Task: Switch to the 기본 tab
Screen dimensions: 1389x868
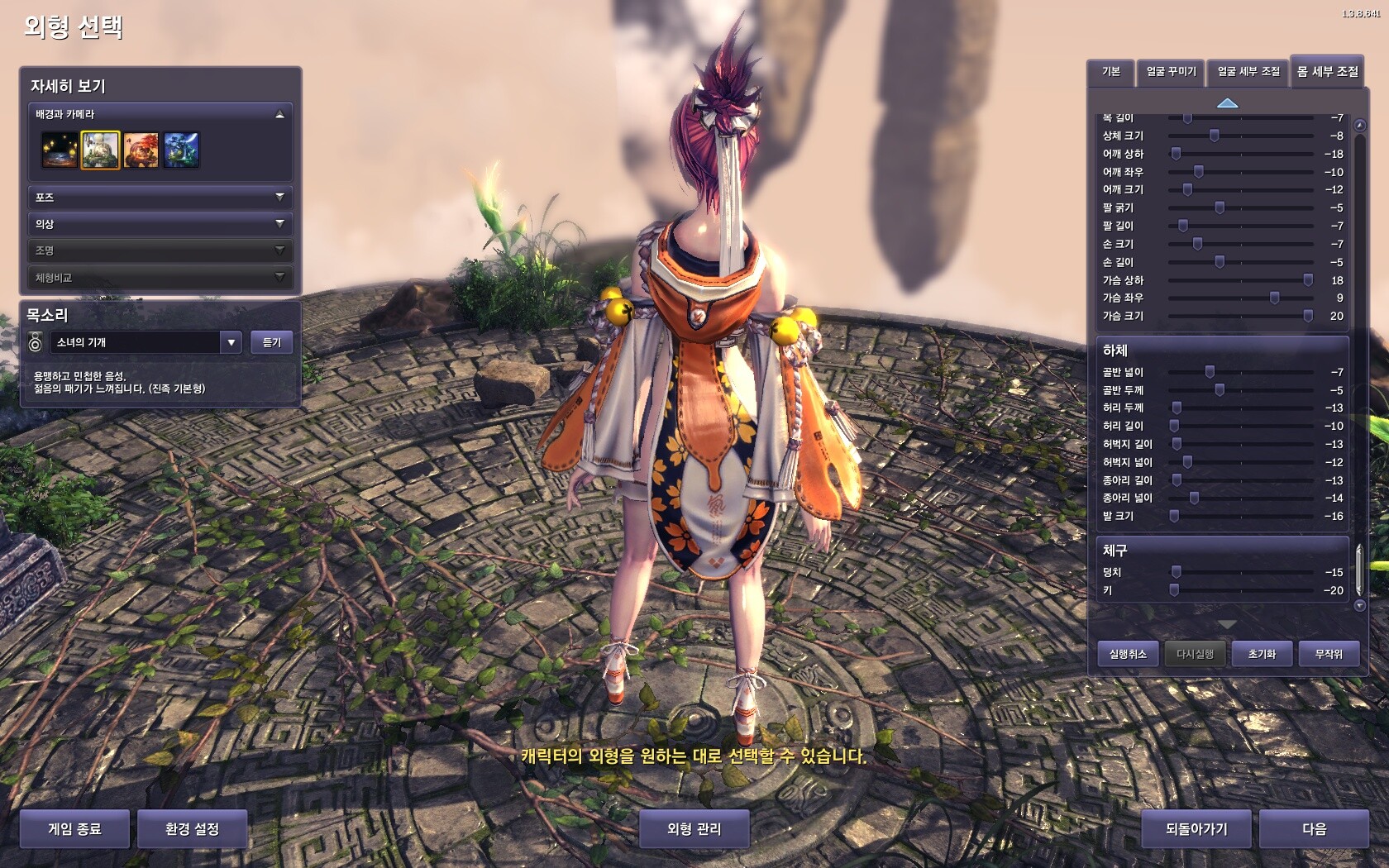Action: [x=1110, y=72]
